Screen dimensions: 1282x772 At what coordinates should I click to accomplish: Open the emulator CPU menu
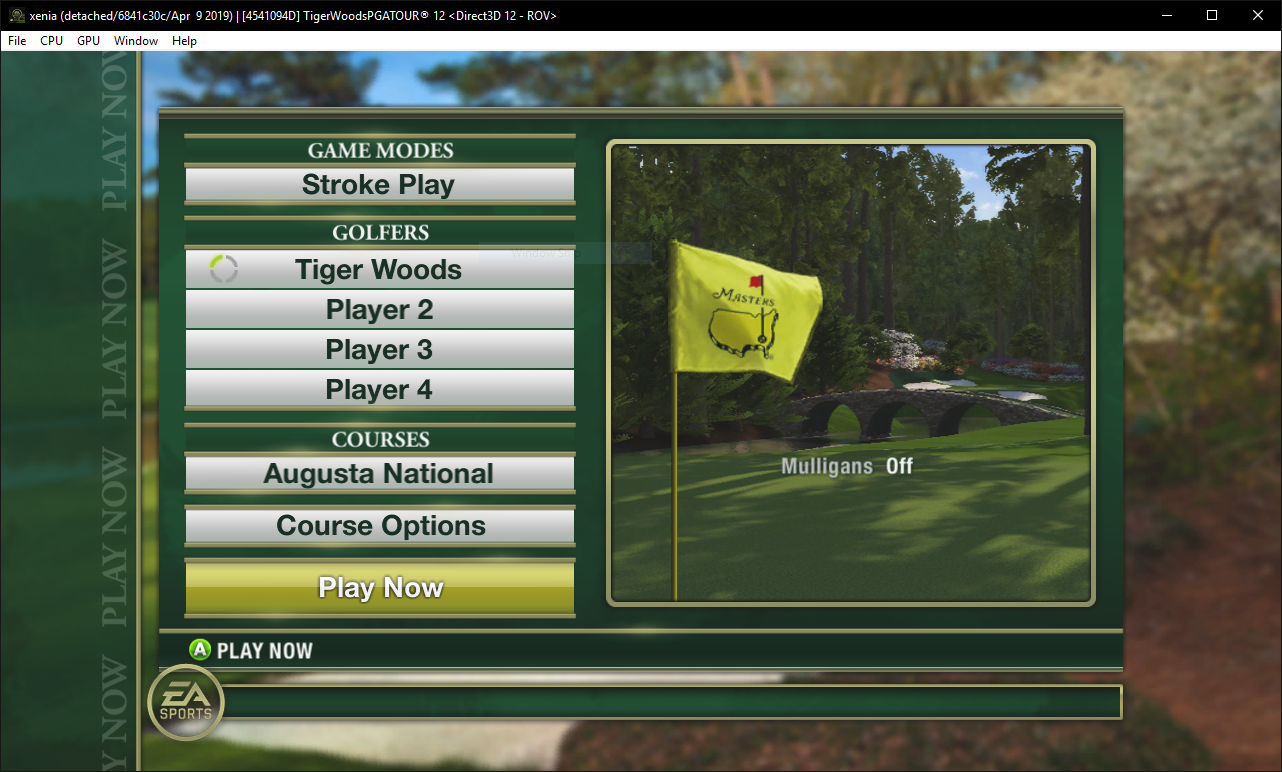click(51, 41)
